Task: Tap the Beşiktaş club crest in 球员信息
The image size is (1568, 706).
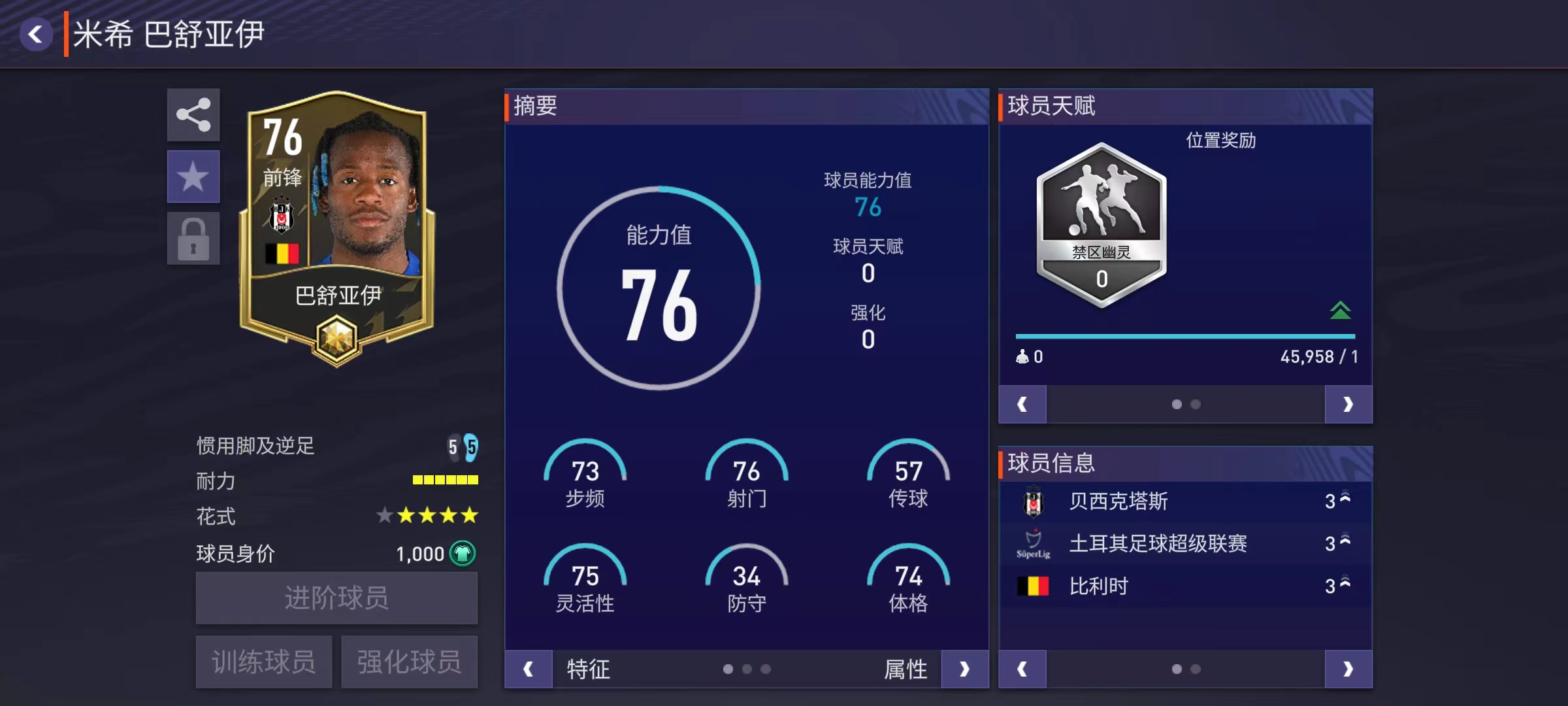Action: pyautogui.click(x=1036, y=501)
